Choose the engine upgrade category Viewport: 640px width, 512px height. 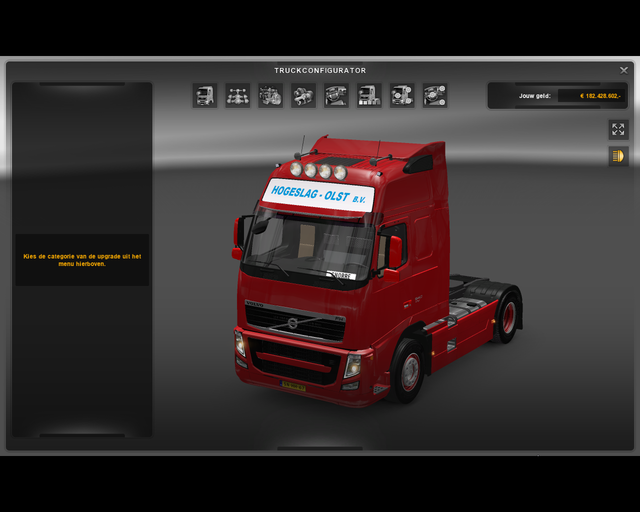coord(270,96)
